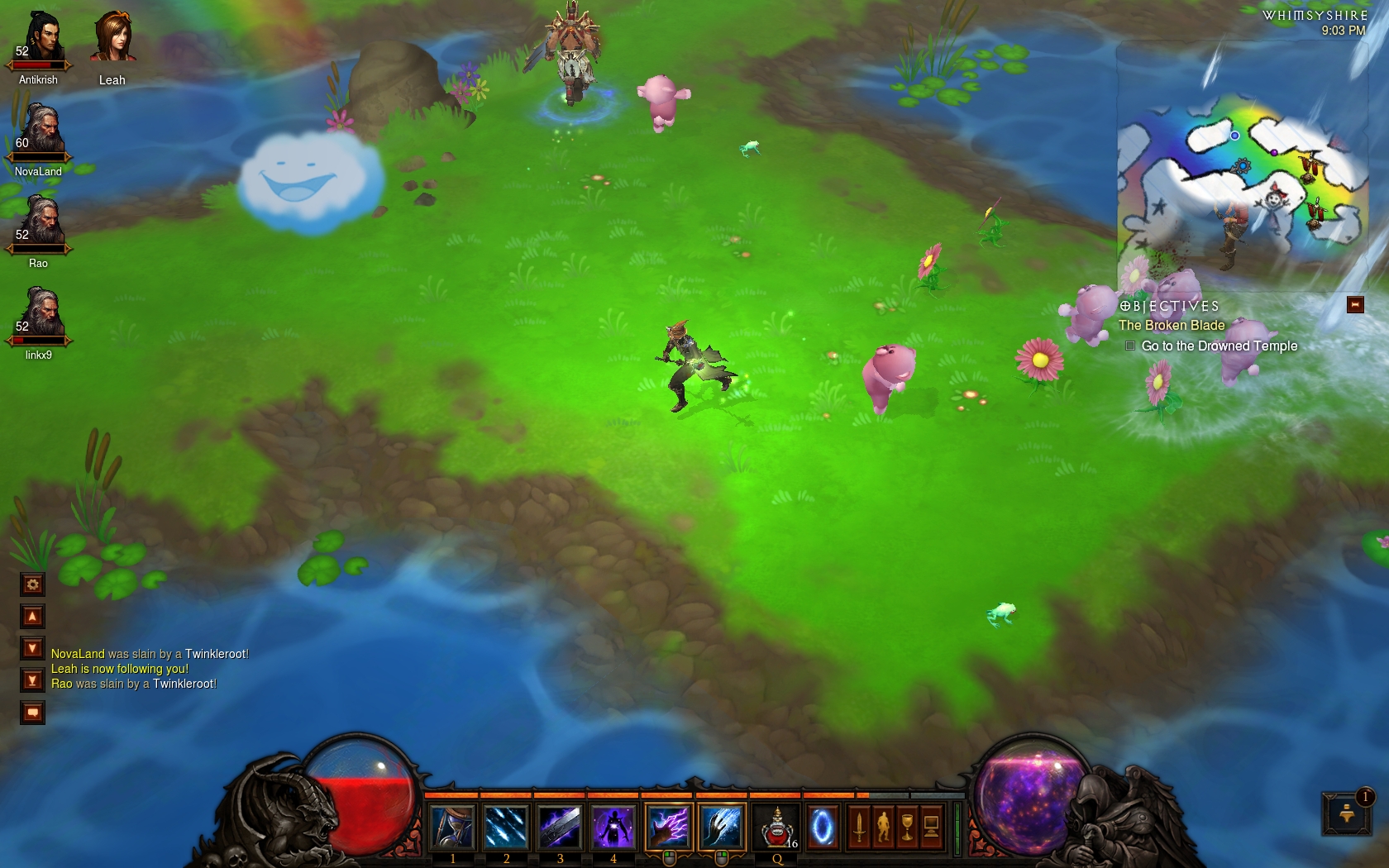Open the skills menu sword icon
Image resolution: width=1389 pixels, height=868 pixels.
(859, 827)
